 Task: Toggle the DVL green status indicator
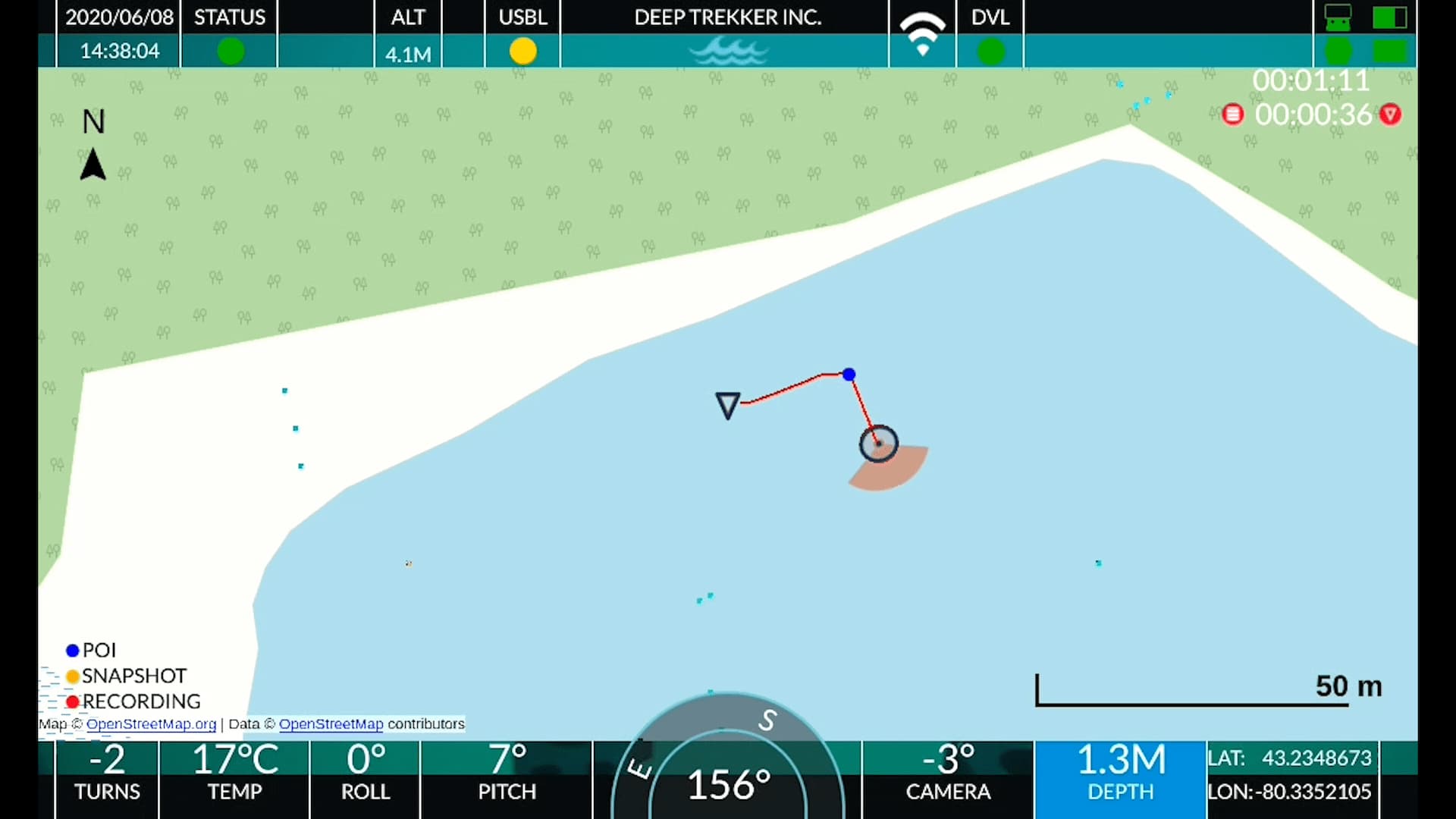tap(991, 52)
